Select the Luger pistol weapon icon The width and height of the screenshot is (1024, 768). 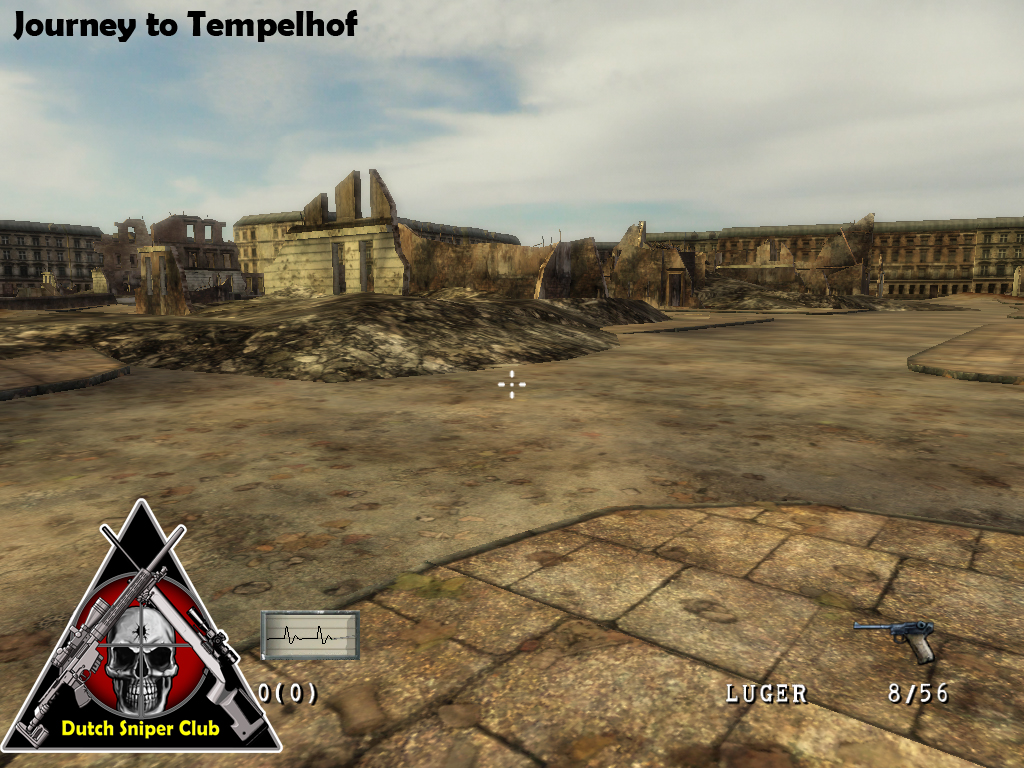895,639
